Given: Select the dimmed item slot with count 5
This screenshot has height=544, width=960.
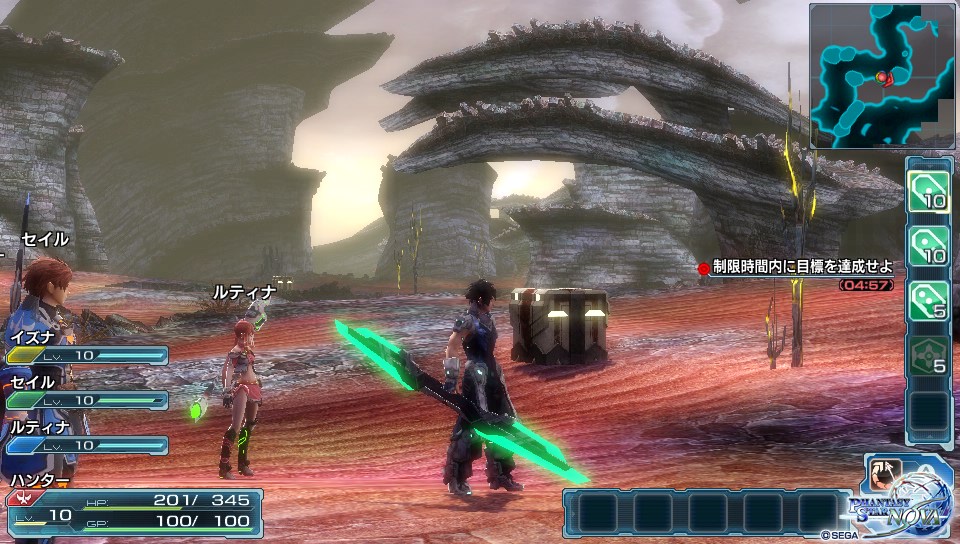Looking at the screenshot, I should (x=928, y=355).
